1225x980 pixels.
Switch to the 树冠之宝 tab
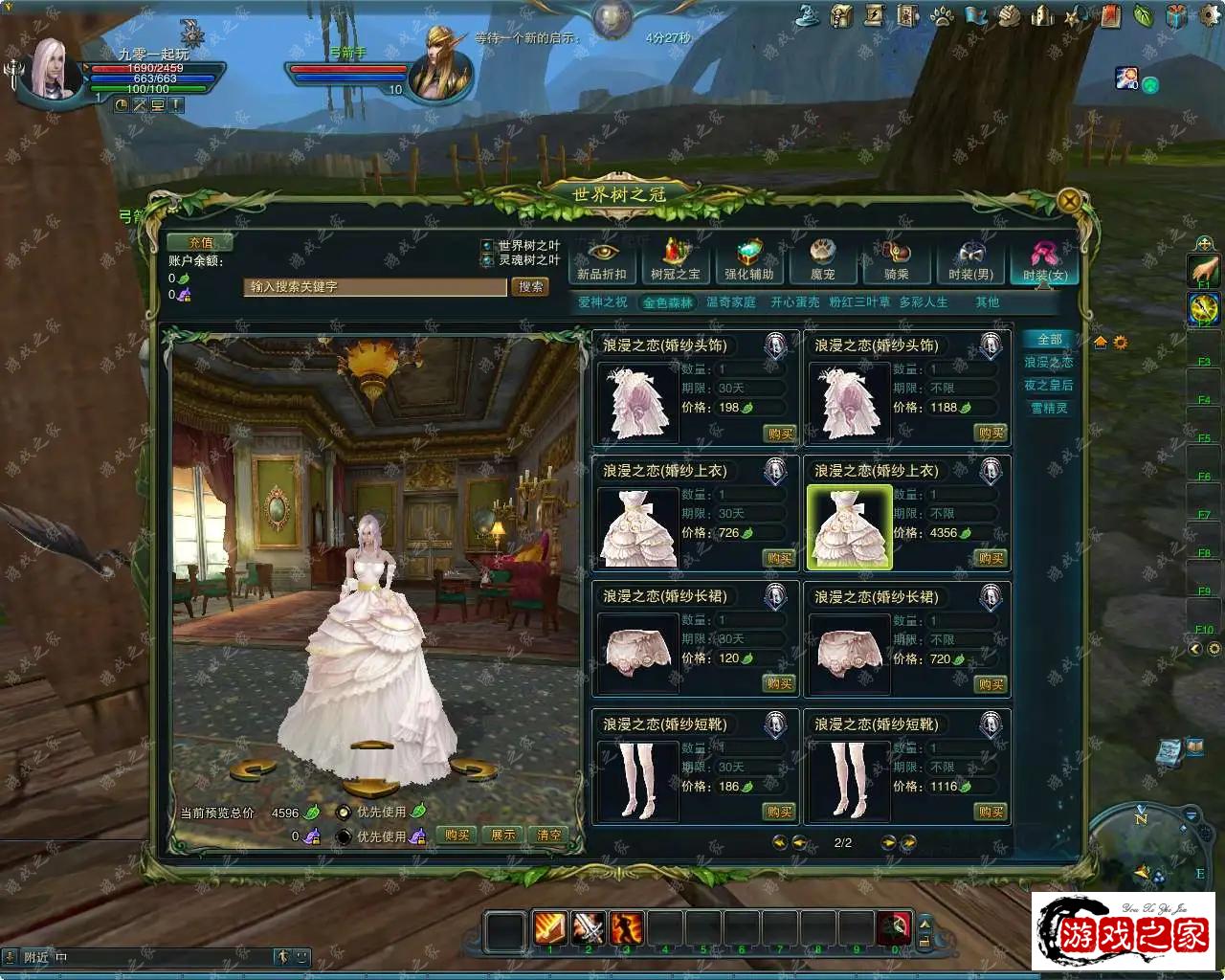(676, 261)
